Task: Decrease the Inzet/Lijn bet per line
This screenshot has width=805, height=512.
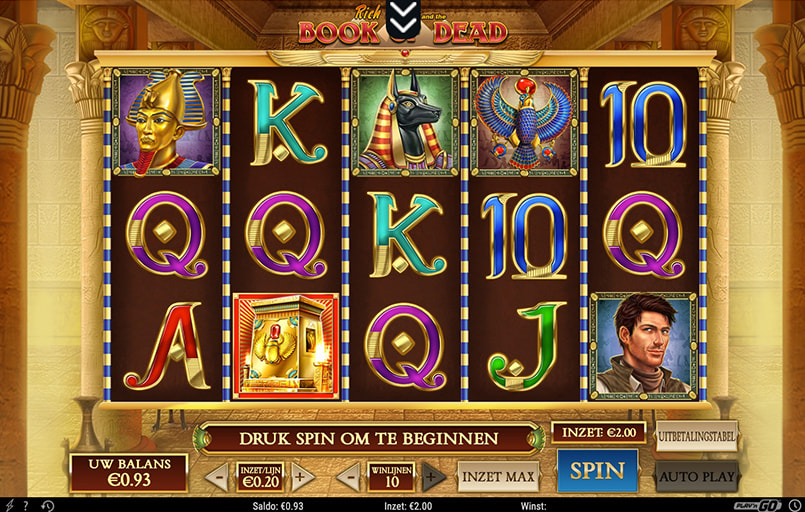Action: 217,476
